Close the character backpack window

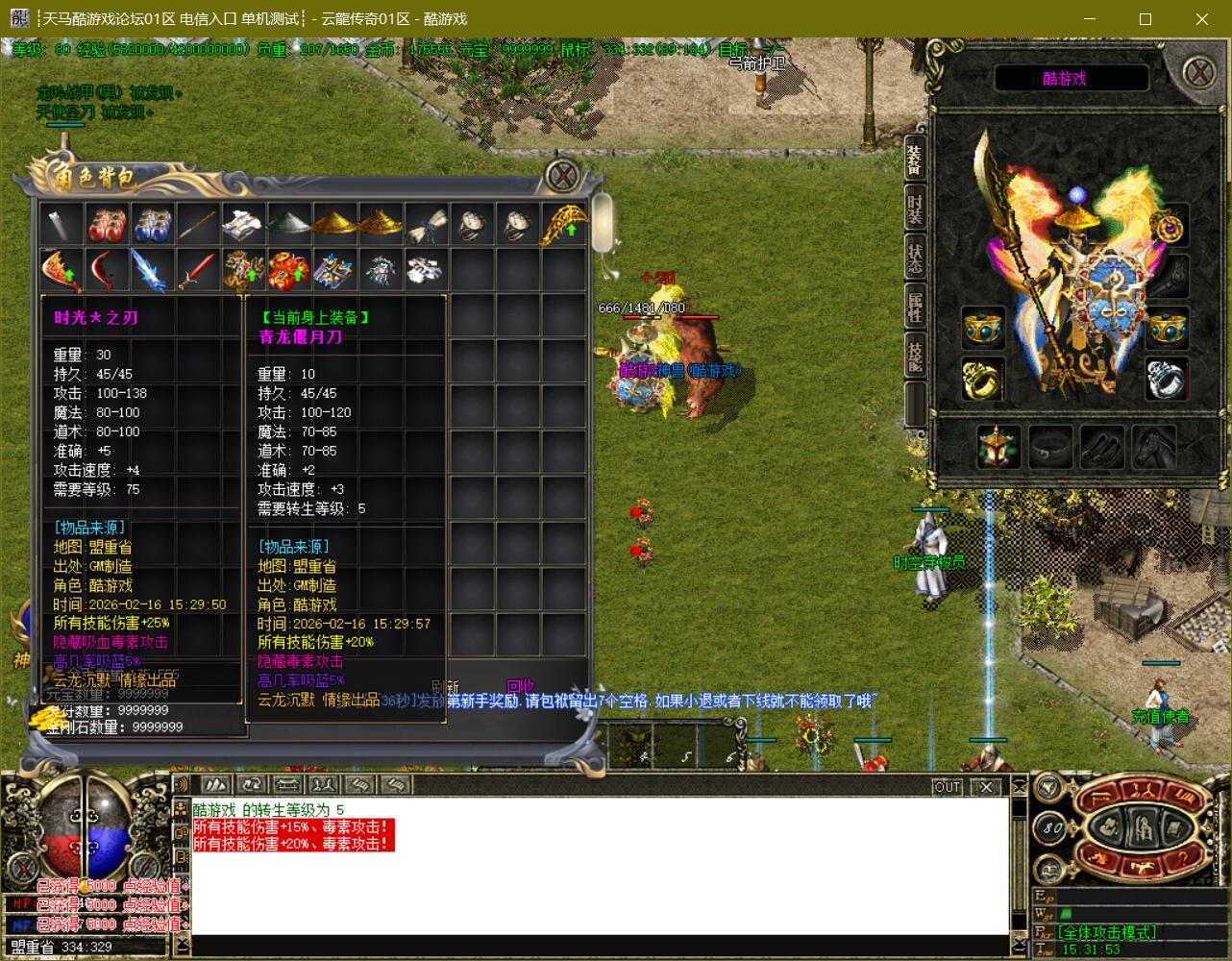563,175
